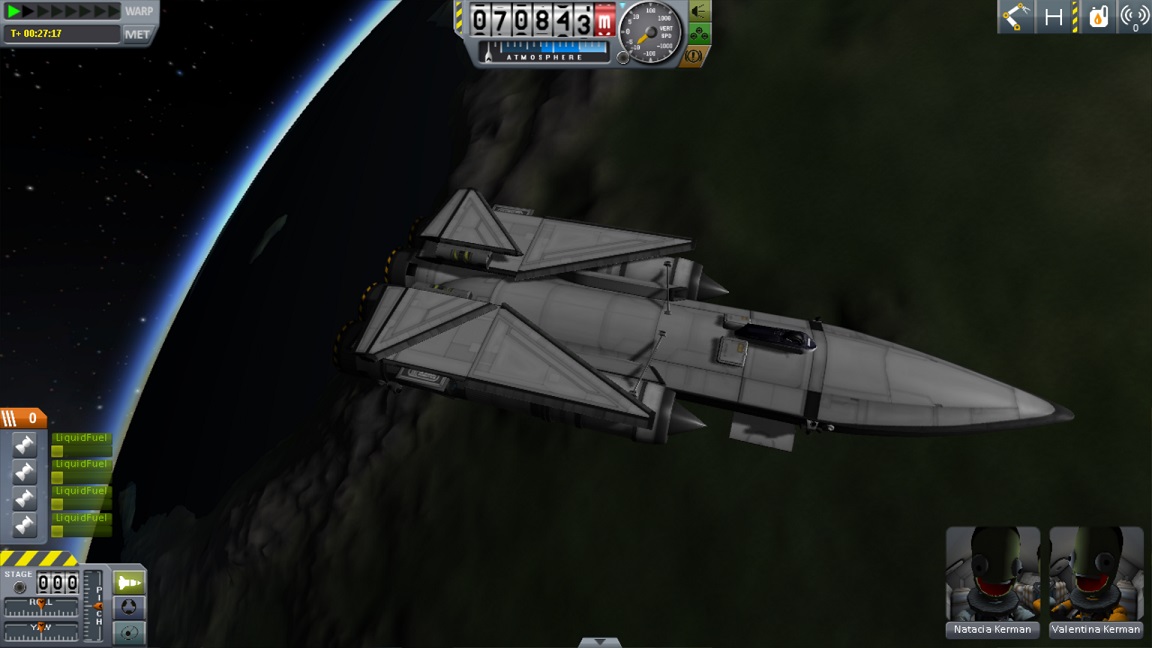Open the signal waves comms toolbar button
1152x648 pixels.
pyautogui.click(x=1134, y=17)
